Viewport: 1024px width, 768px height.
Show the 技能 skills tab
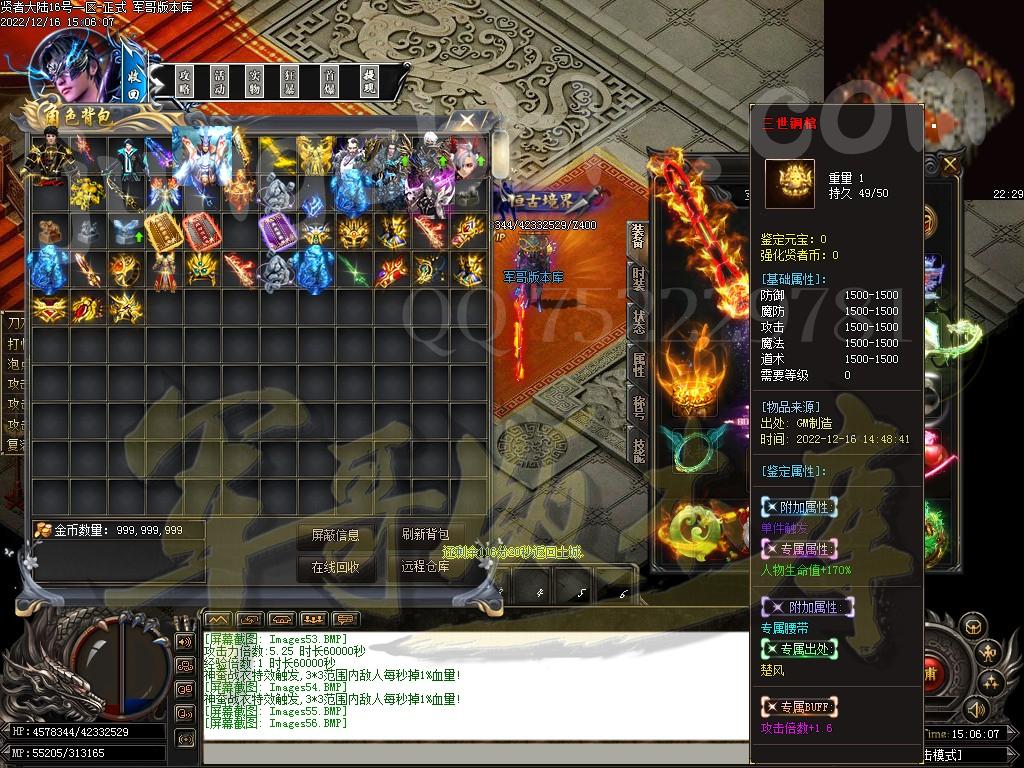(x=638, y=452)
